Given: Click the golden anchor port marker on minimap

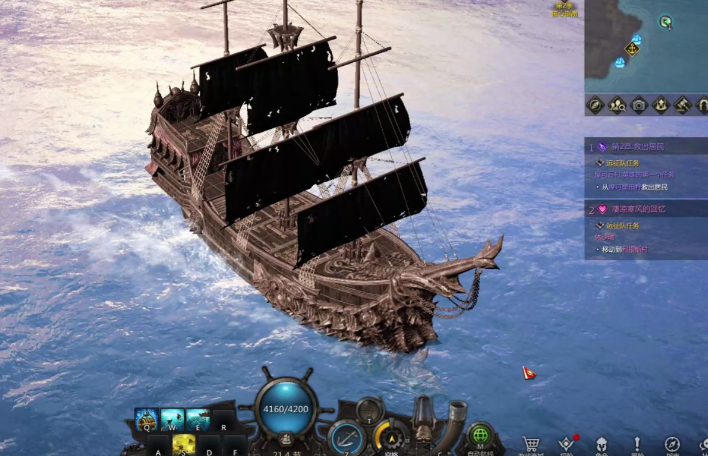Looking at the screenshot, I should [632, 48].
